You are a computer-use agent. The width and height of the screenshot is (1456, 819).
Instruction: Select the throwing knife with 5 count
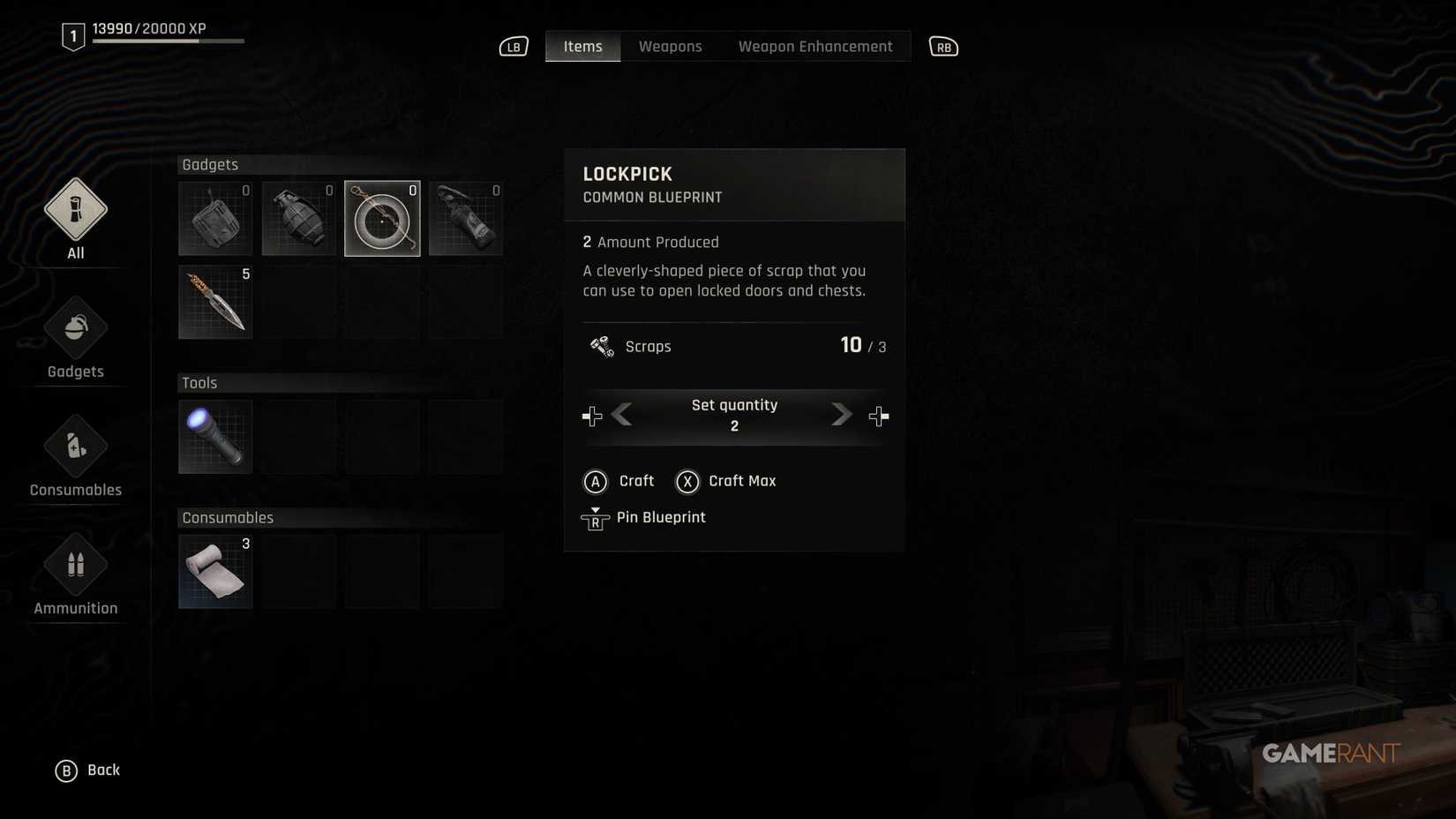(214, 302)
